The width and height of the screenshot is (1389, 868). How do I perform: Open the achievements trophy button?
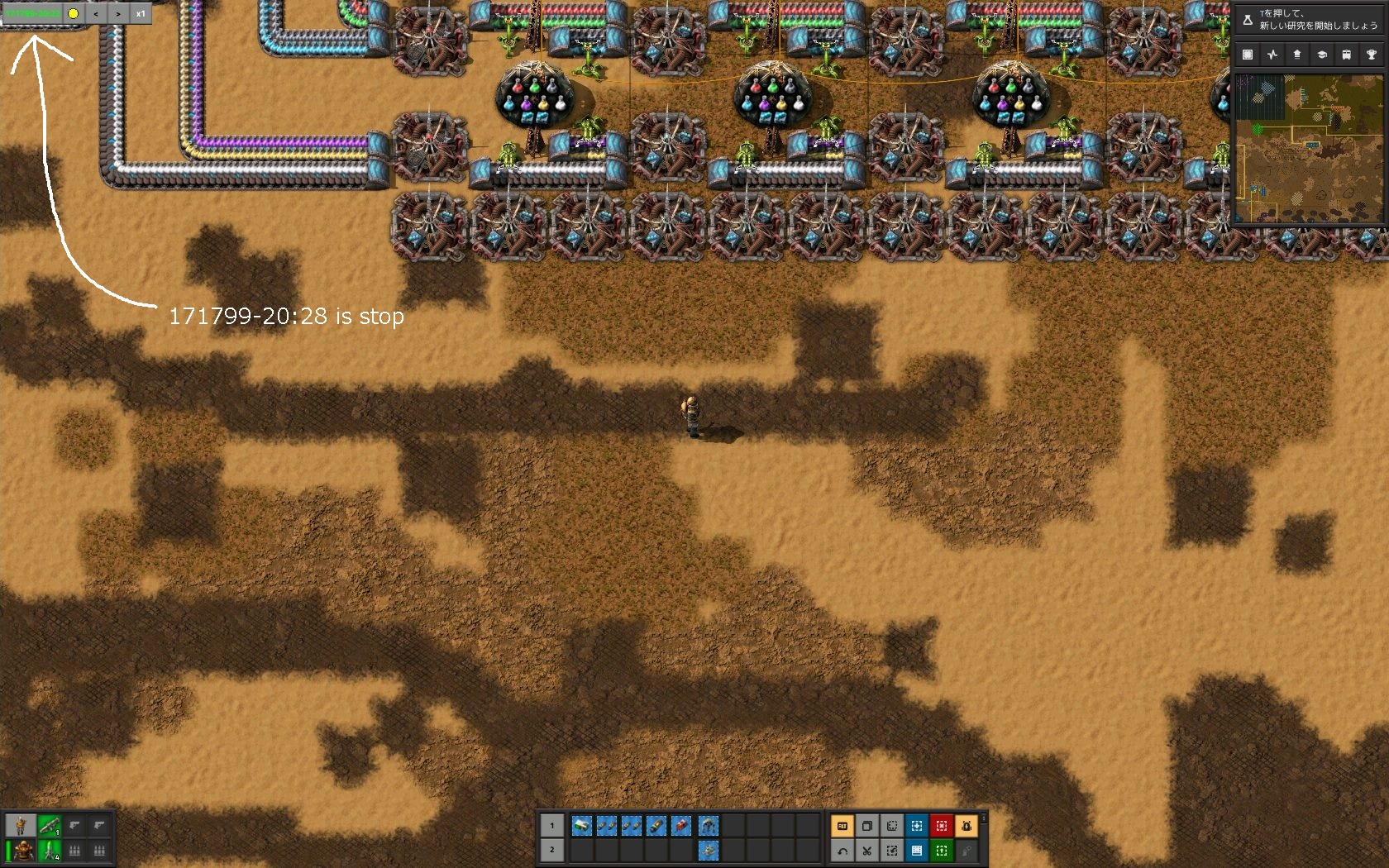tap(1372, 55)
